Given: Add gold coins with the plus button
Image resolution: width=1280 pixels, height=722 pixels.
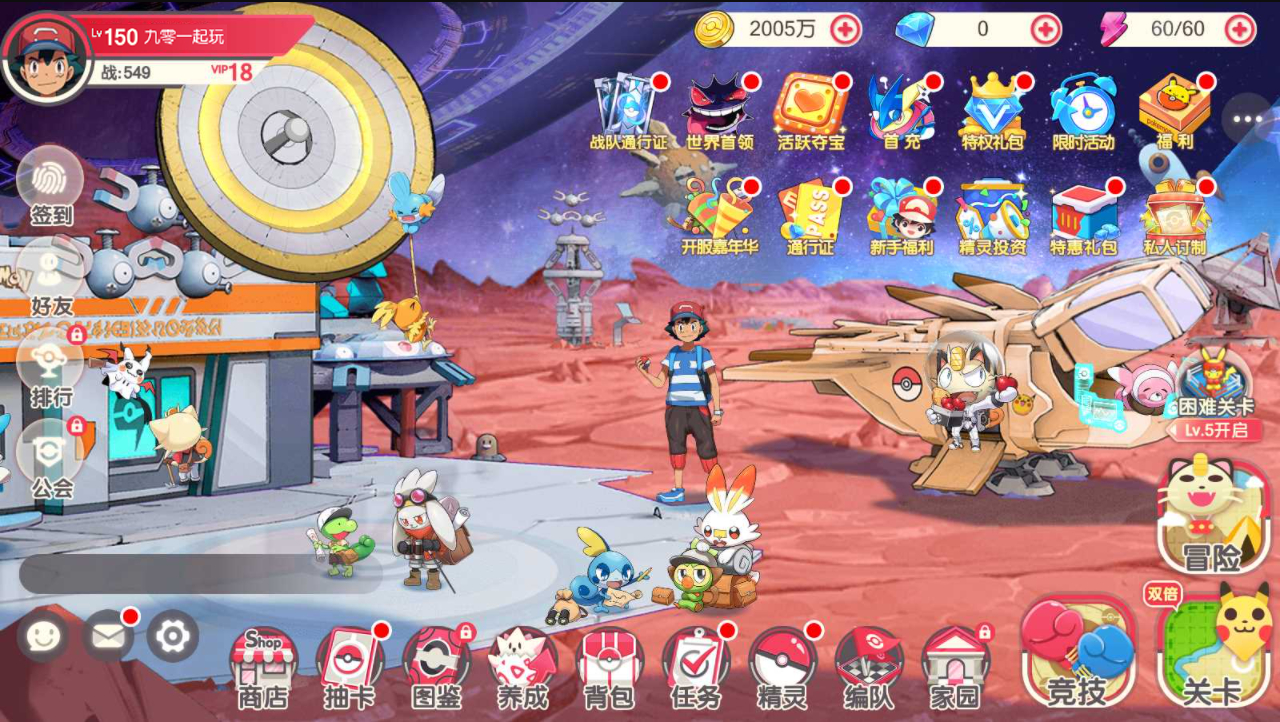Looking at the screenshot, I should pos(845,29).
